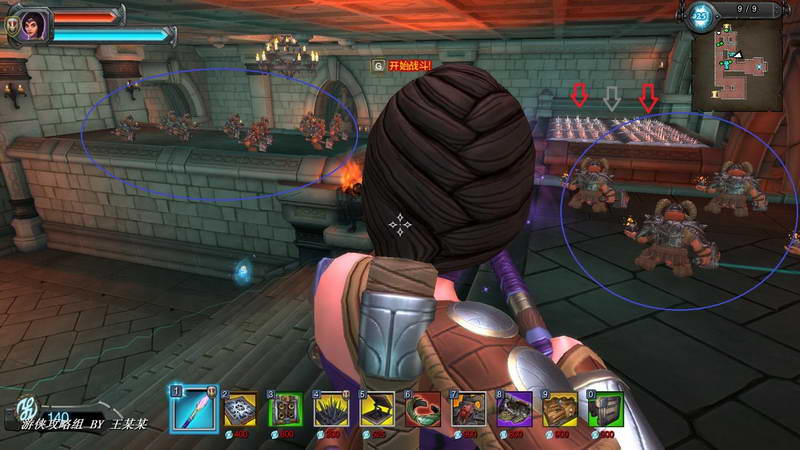
Task: Select the wall trap in slot 3
Action: point(286,410)
